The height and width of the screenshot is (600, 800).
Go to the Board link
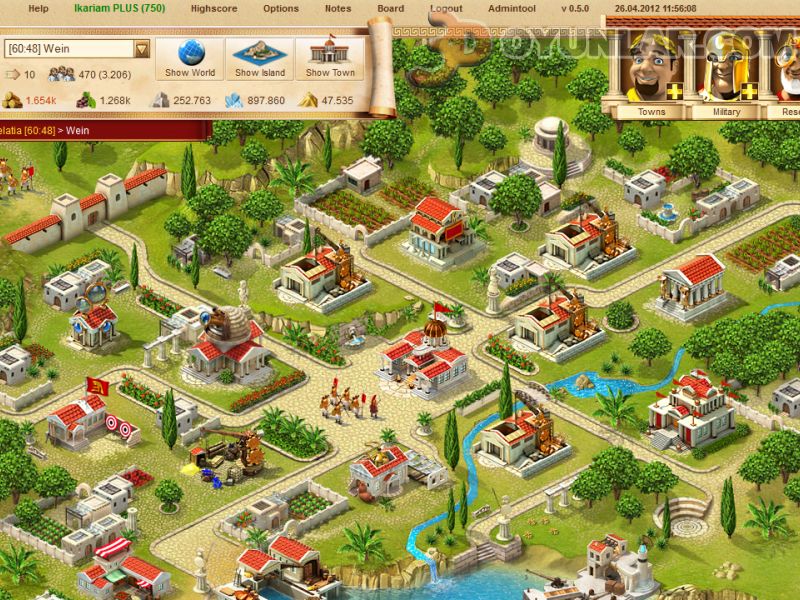(391, 9)
